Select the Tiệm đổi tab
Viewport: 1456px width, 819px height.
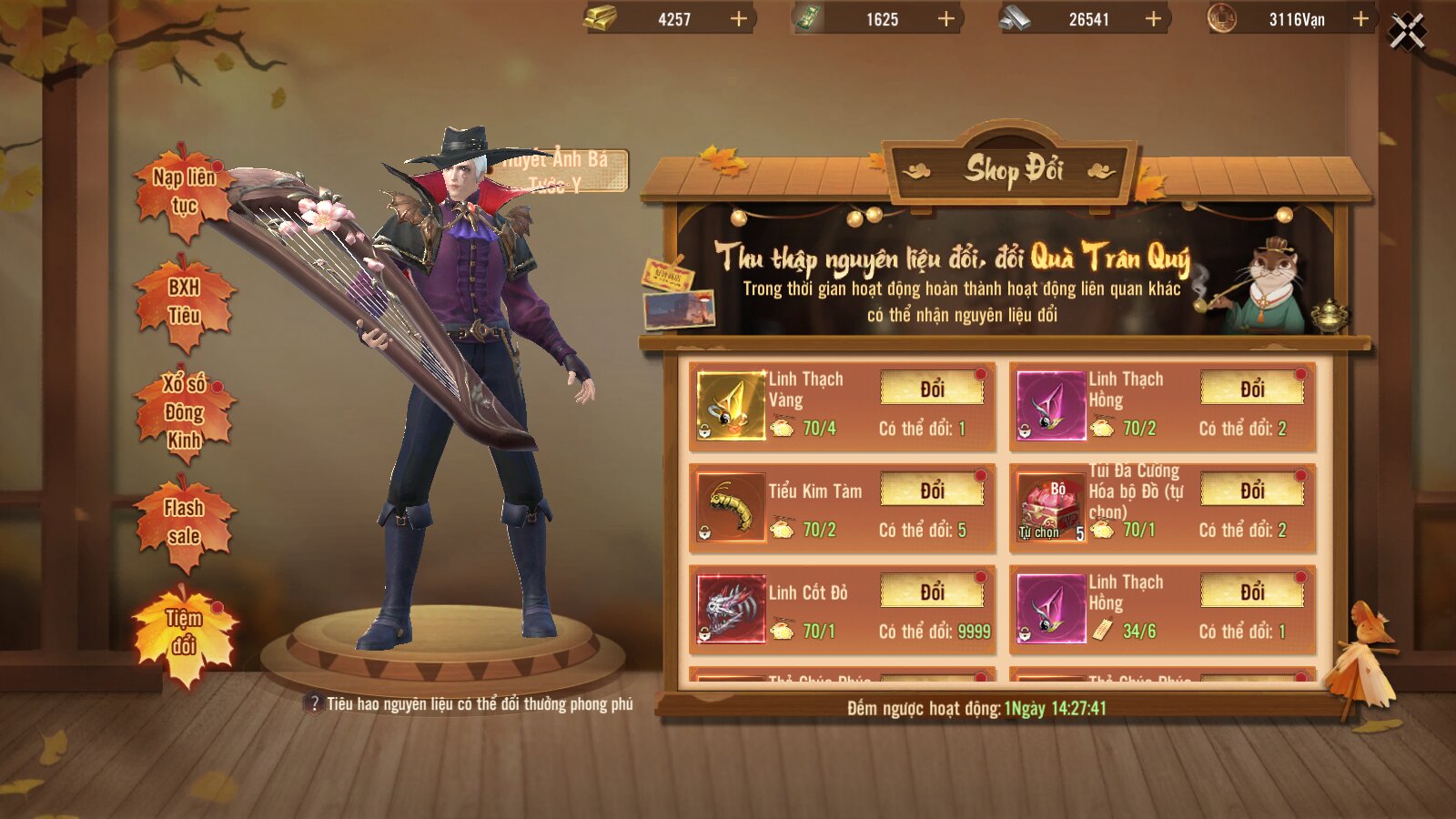[185, 632]
